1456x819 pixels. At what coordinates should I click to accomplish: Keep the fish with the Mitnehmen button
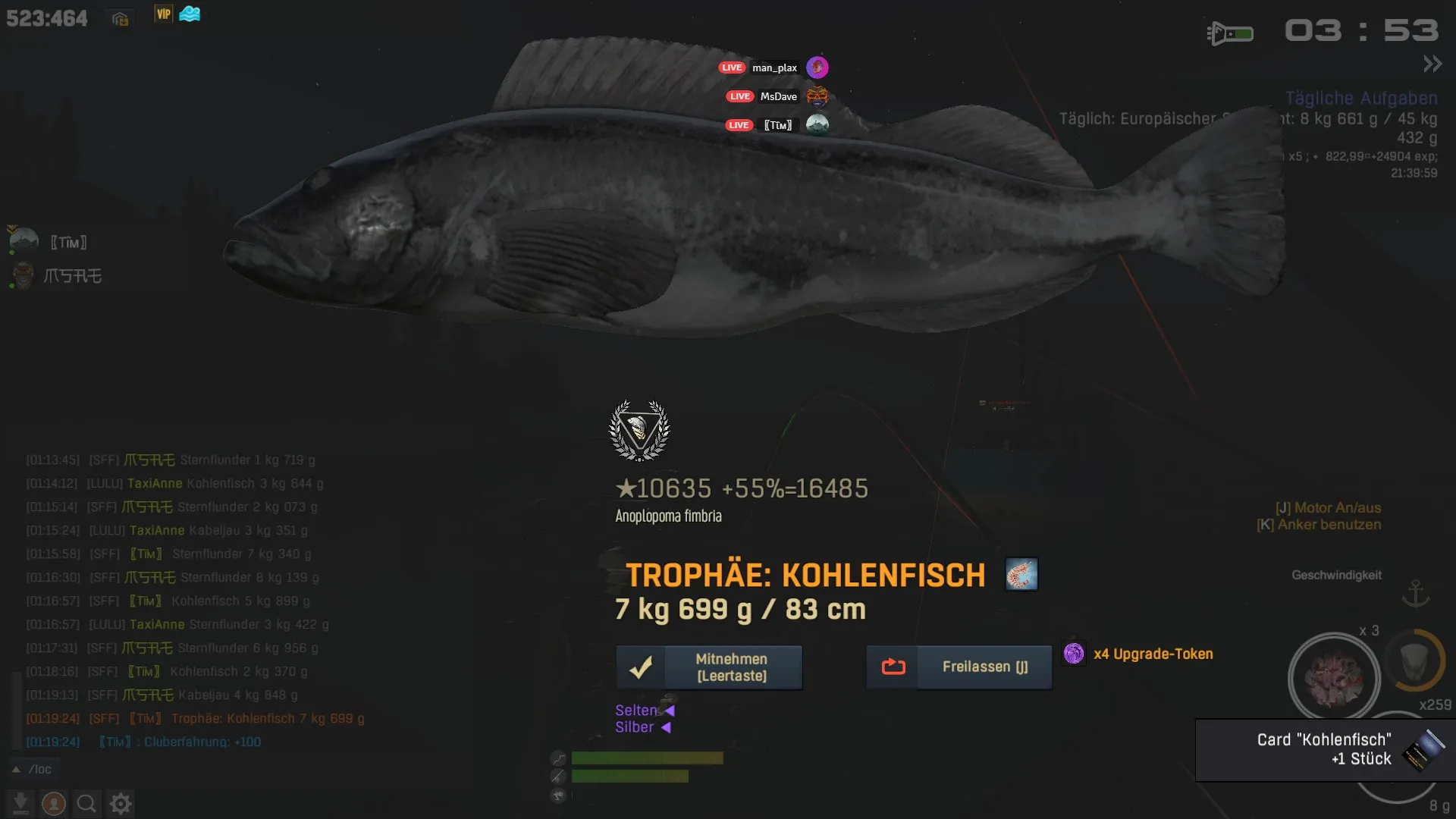(709, 667)
